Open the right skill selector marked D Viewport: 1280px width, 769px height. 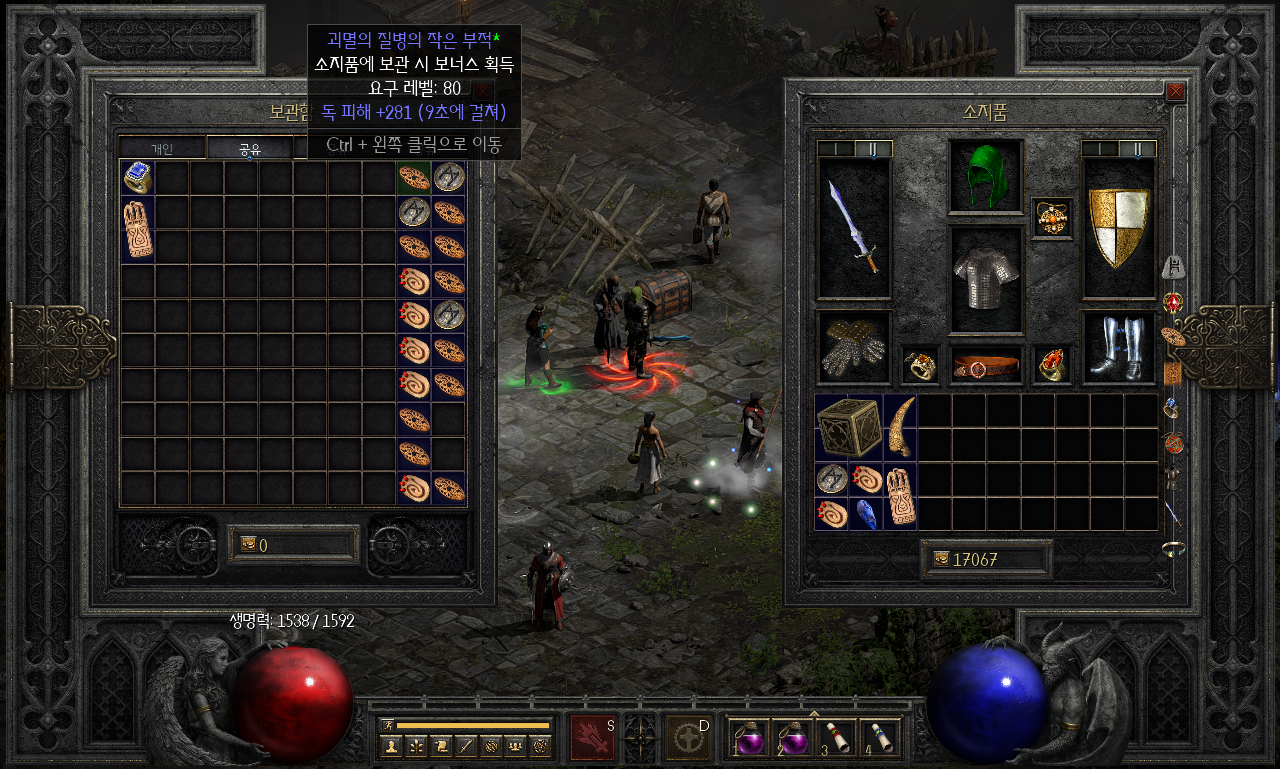pyautogui.click(x=688, y=737)
